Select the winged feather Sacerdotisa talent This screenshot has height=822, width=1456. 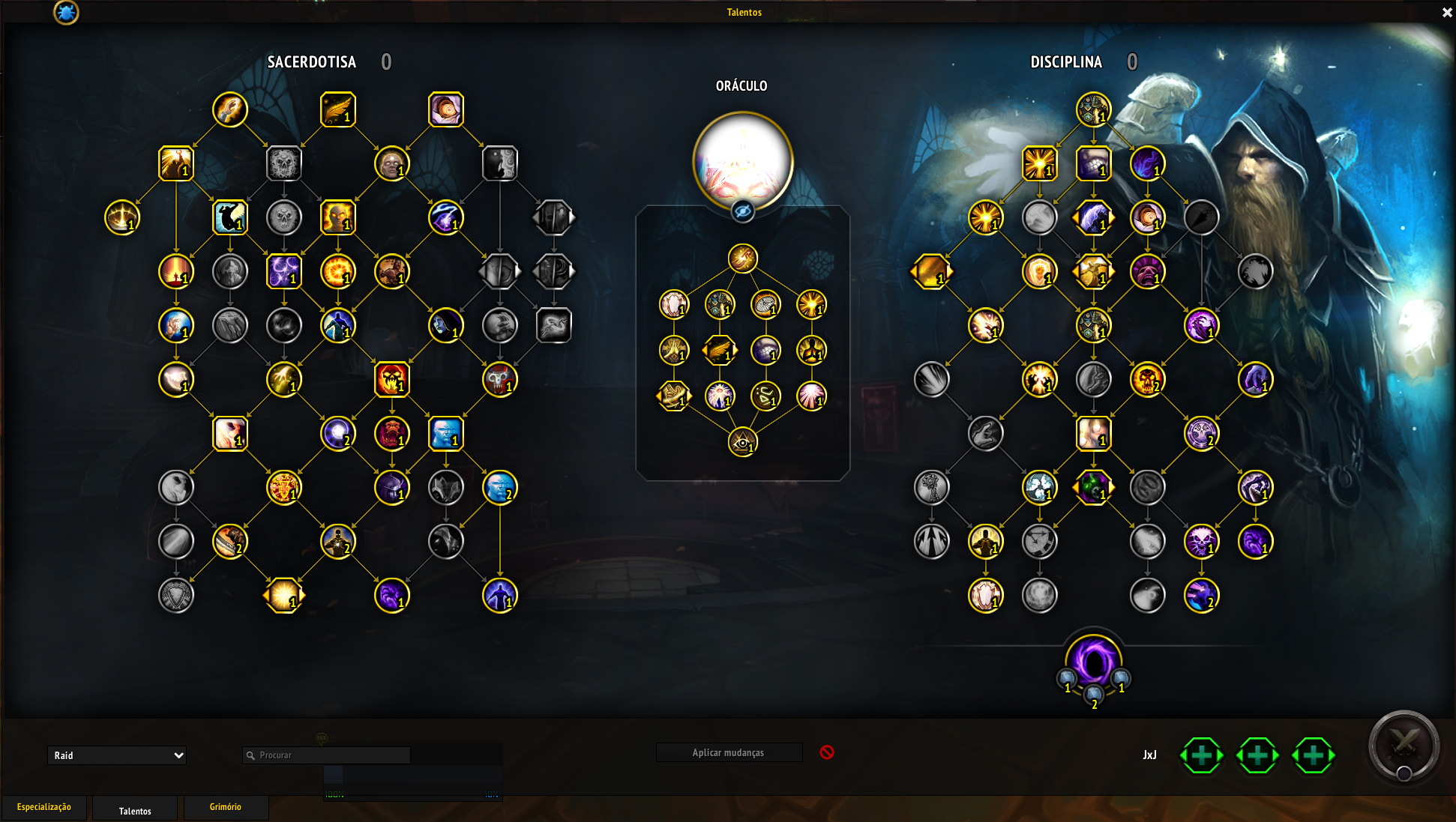point(338,109)
